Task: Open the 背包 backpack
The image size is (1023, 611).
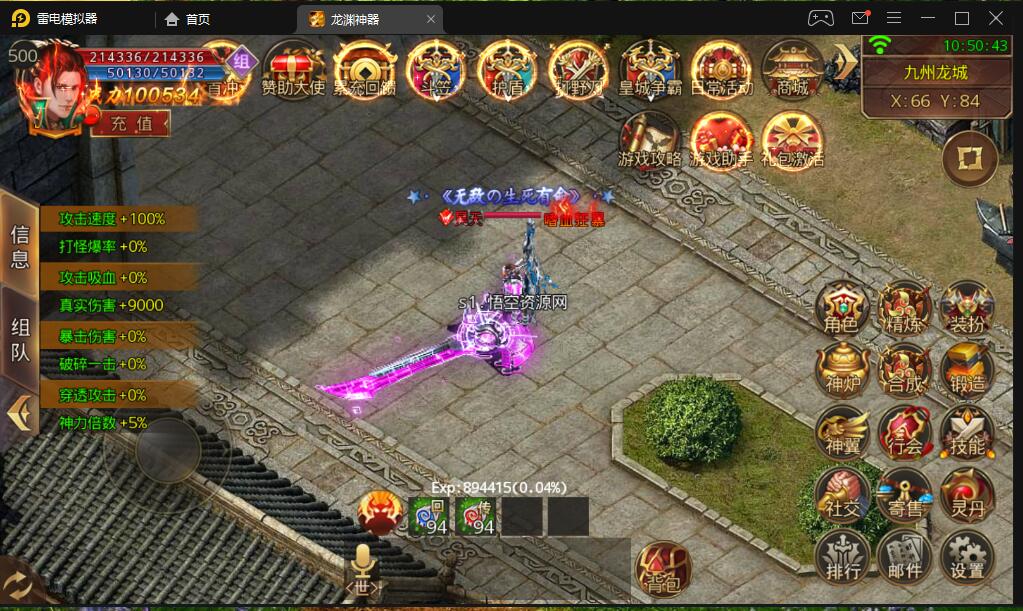Action: [663, 569]
